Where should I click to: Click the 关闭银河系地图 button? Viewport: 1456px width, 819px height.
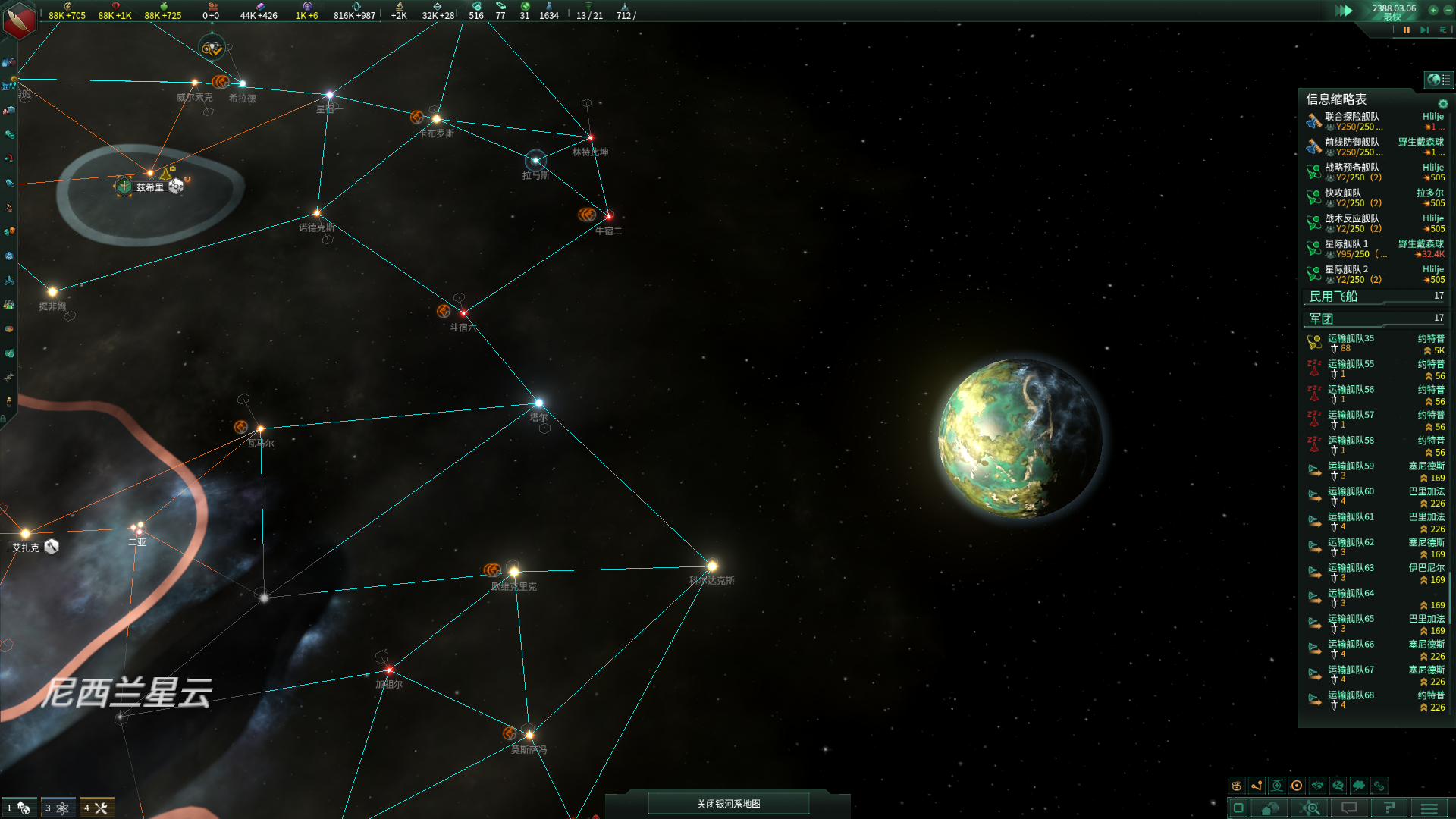(728, 804)
